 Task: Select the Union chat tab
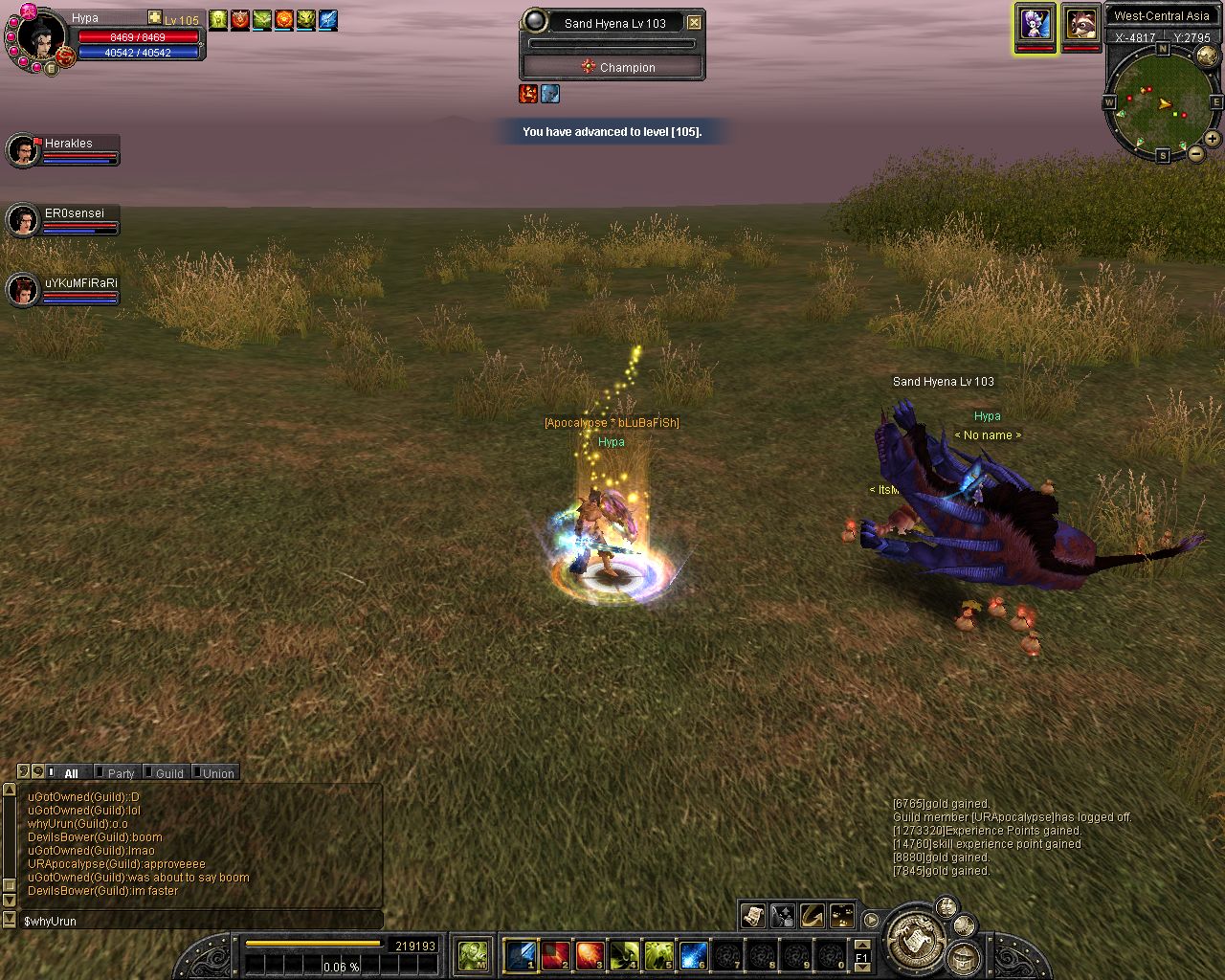coord(217,773)
